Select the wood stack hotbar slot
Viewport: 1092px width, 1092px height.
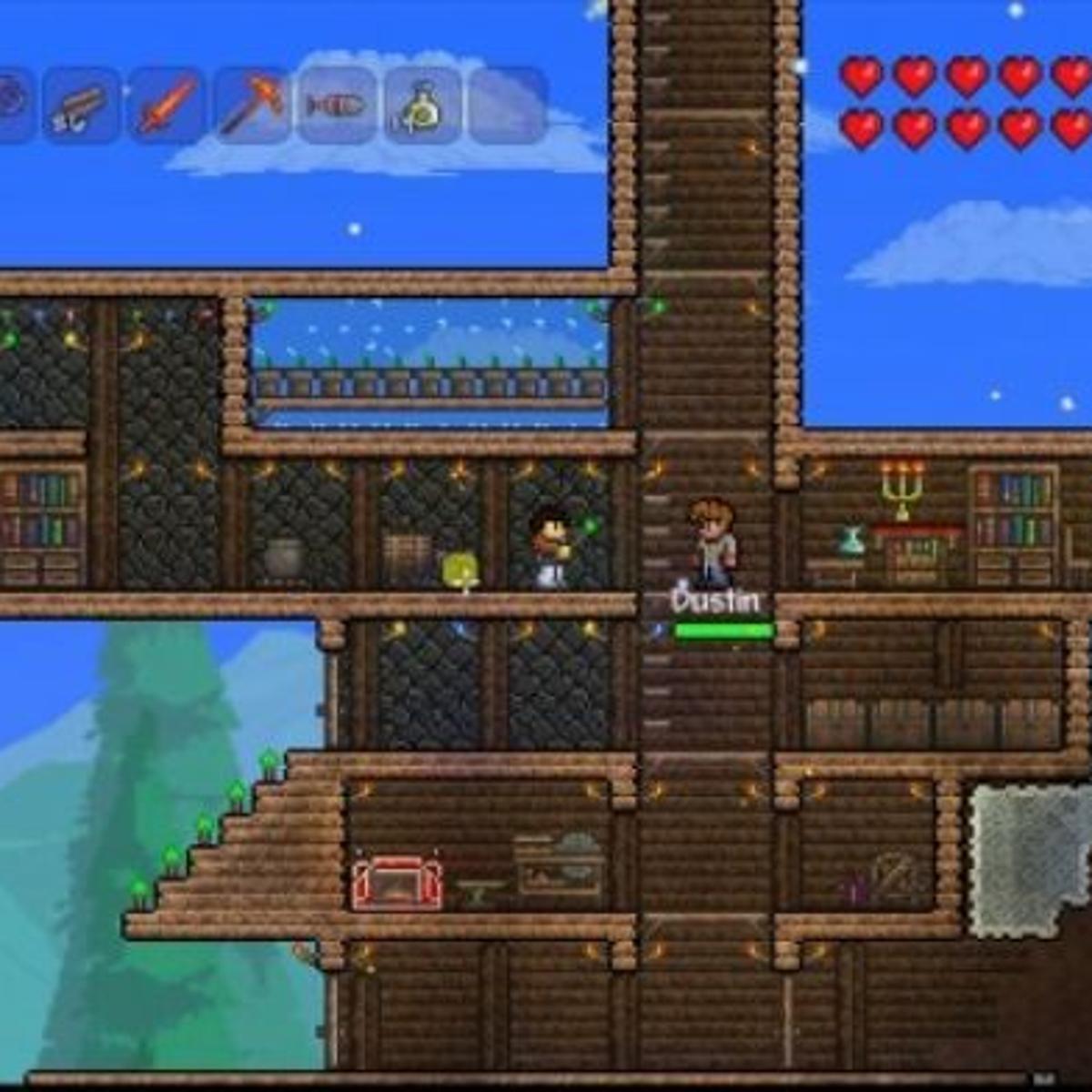point(80,106)
